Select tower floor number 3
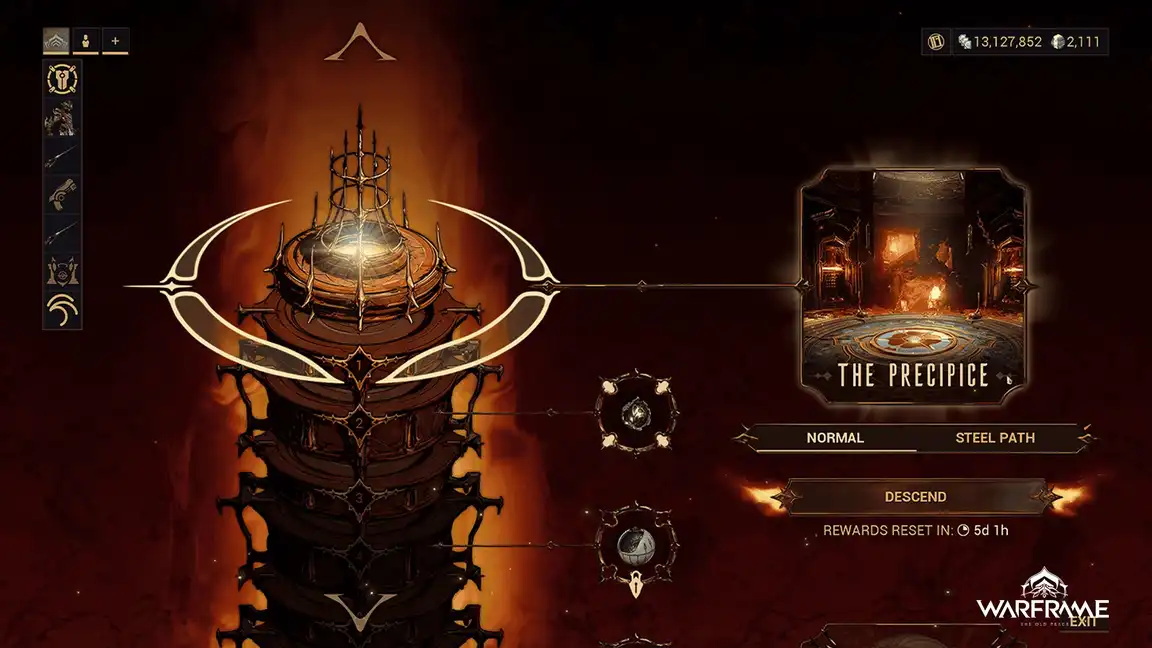 click(x=360, y=498)
